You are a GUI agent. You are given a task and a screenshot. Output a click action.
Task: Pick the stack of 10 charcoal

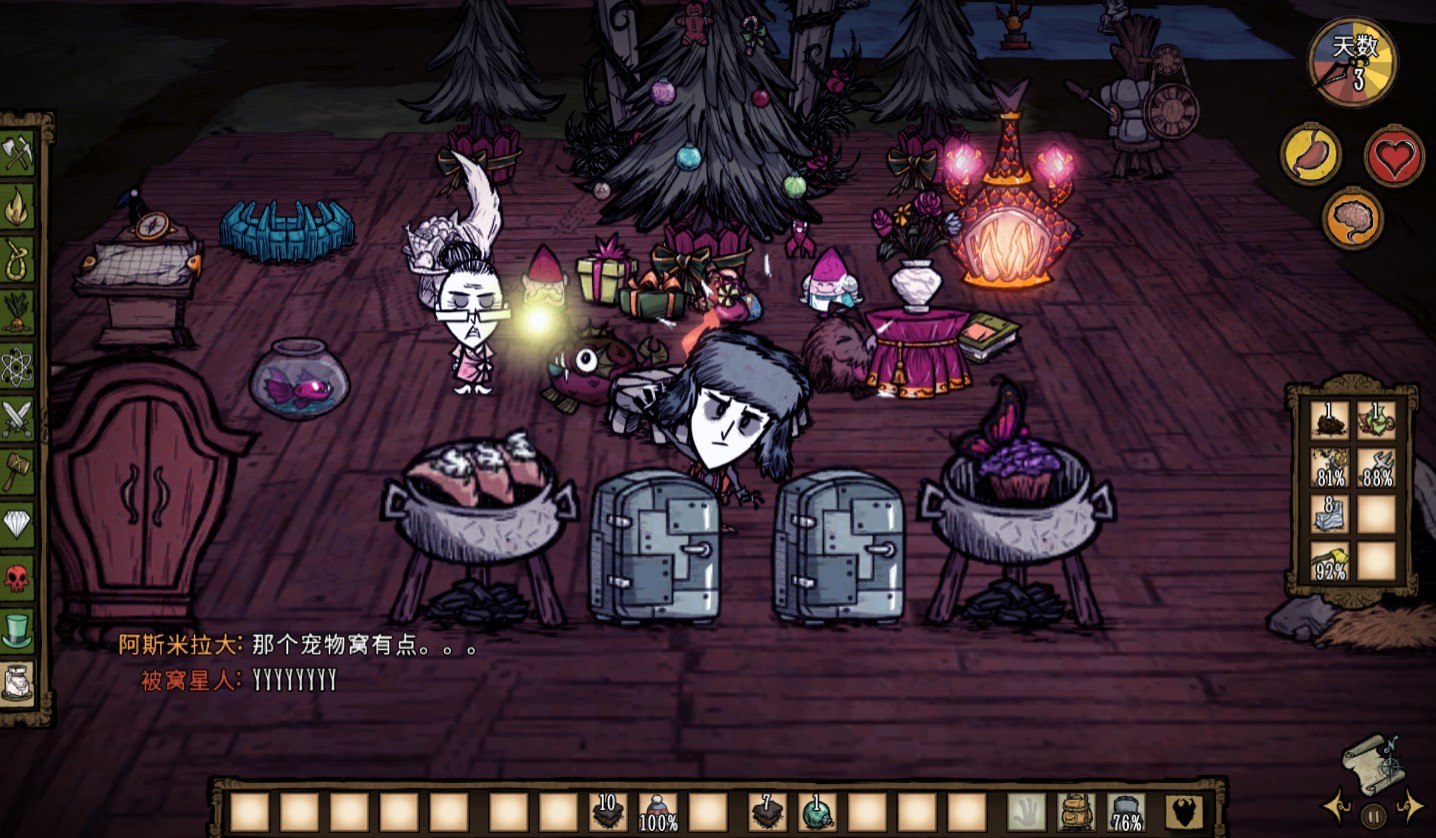(607, 811)
